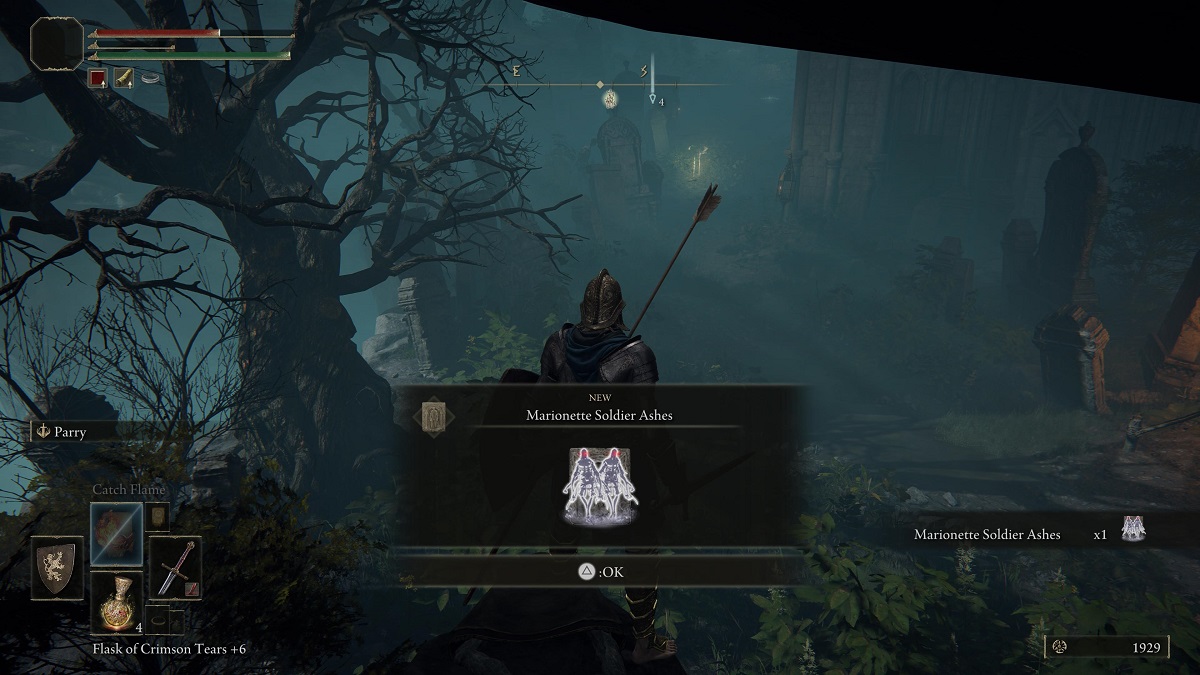
Task: Select the Marionette Soldier Ashes pickup log entry
Action: (1028, 534)
